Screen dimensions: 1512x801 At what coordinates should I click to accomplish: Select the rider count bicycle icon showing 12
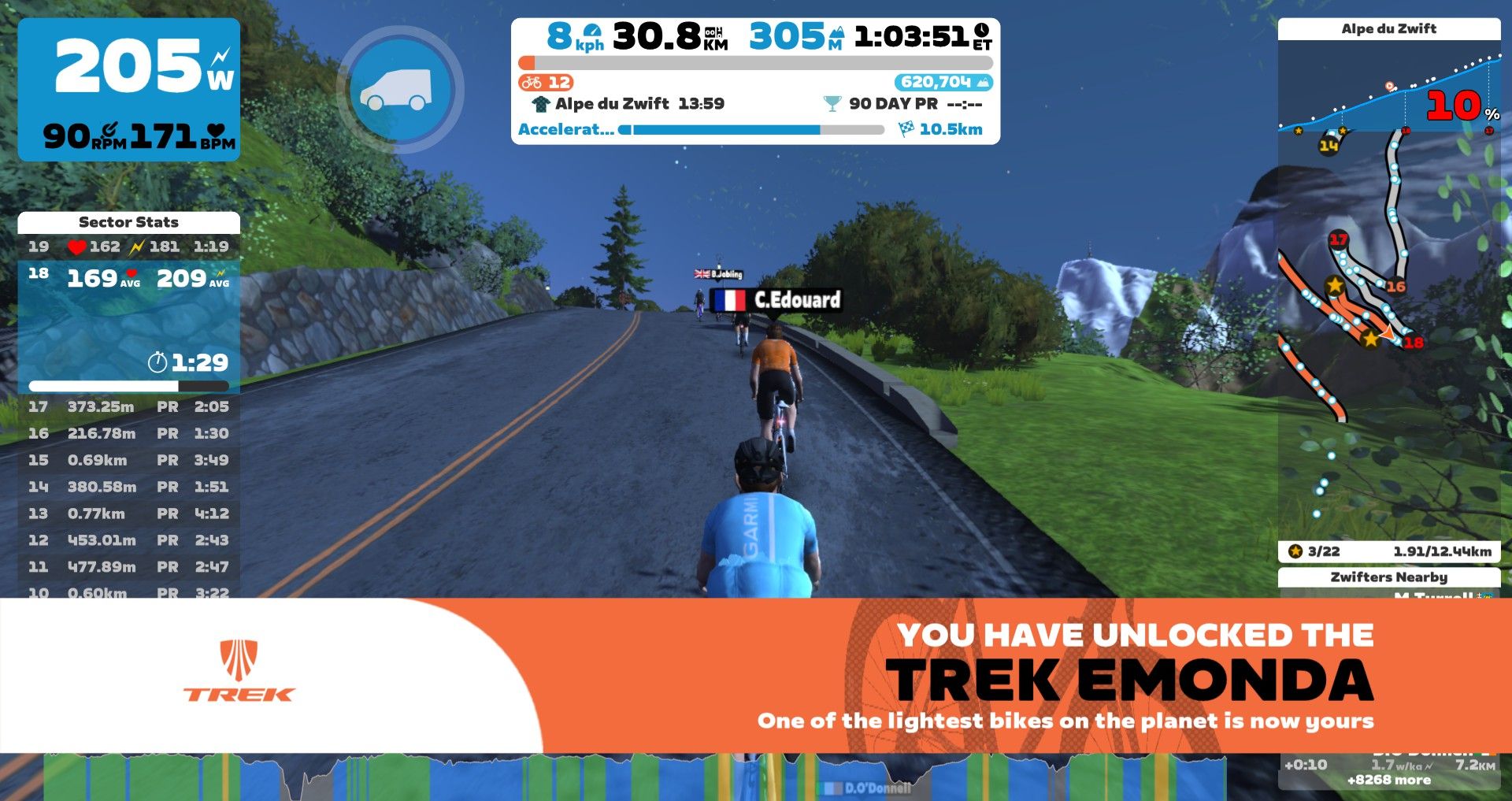533,81
